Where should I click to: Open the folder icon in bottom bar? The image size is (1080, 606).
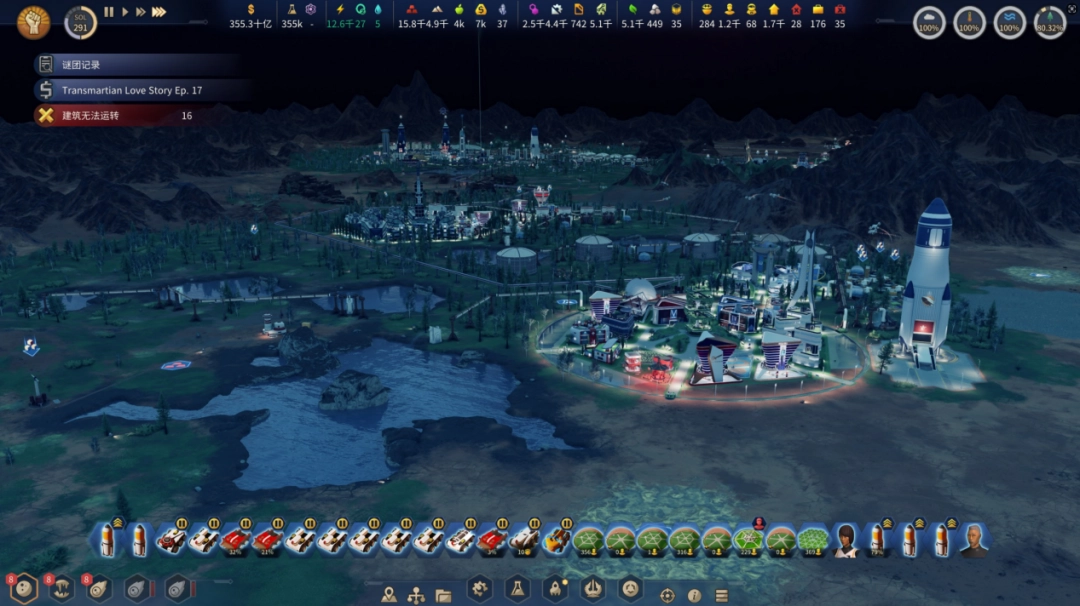[443, 595]
